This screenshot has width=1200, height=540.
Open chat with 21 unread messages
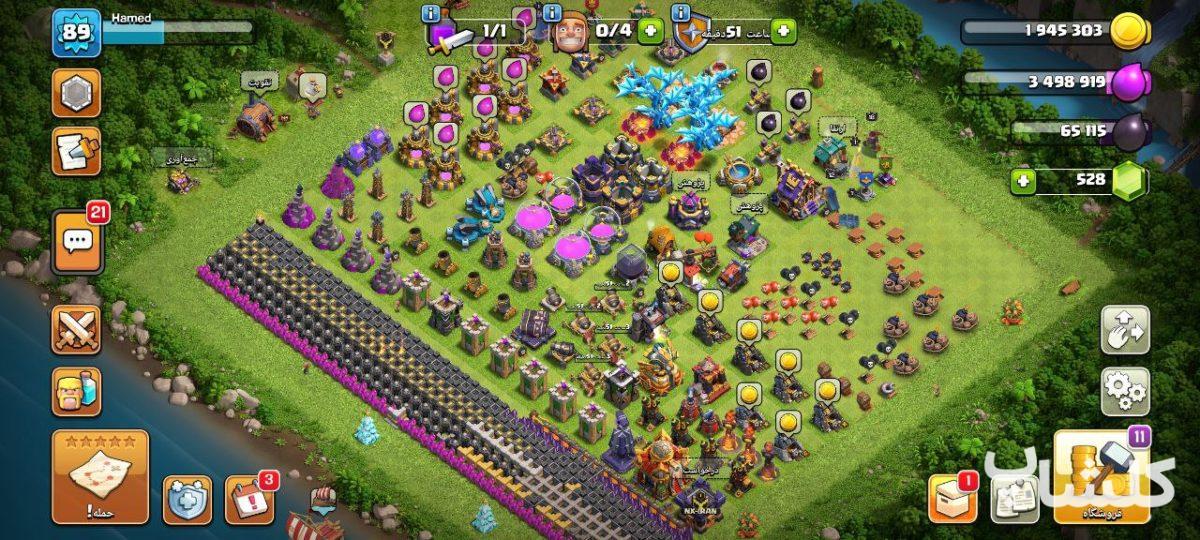coord(77,242)
